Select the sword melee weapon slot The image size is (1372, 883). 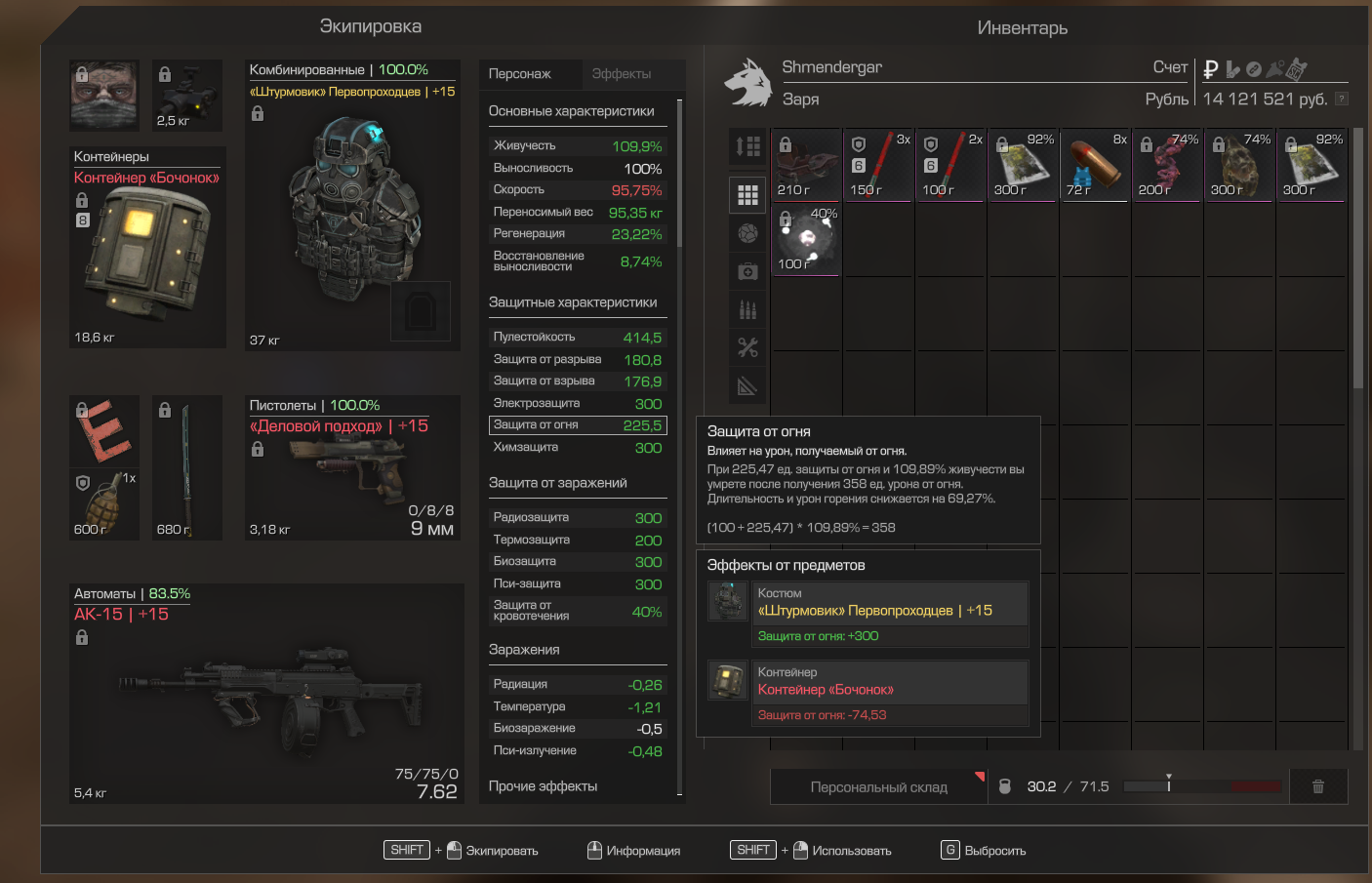186,466
